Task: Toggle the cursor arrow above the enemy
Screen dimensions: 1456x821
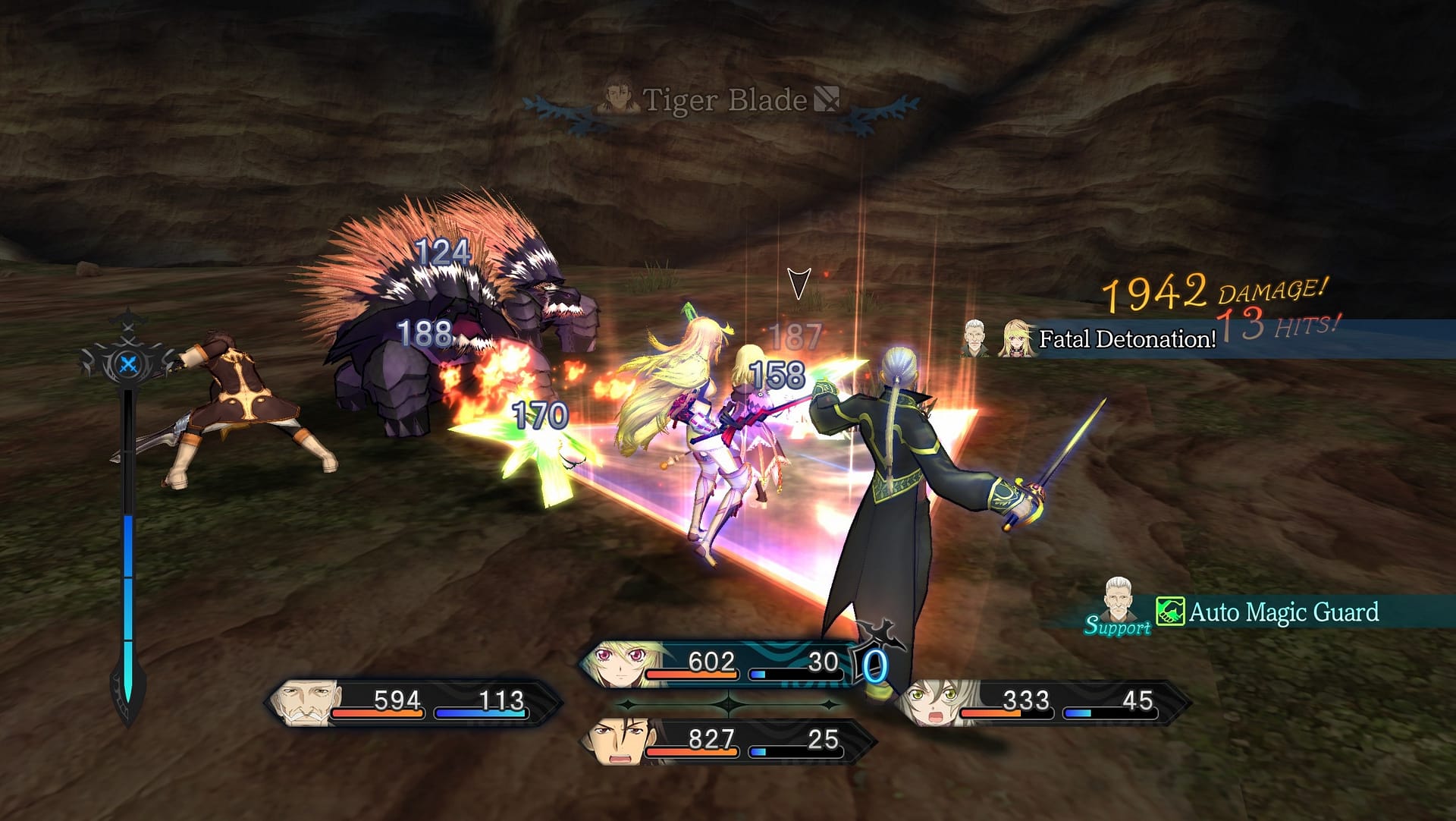Action: (x=799, y=282)
